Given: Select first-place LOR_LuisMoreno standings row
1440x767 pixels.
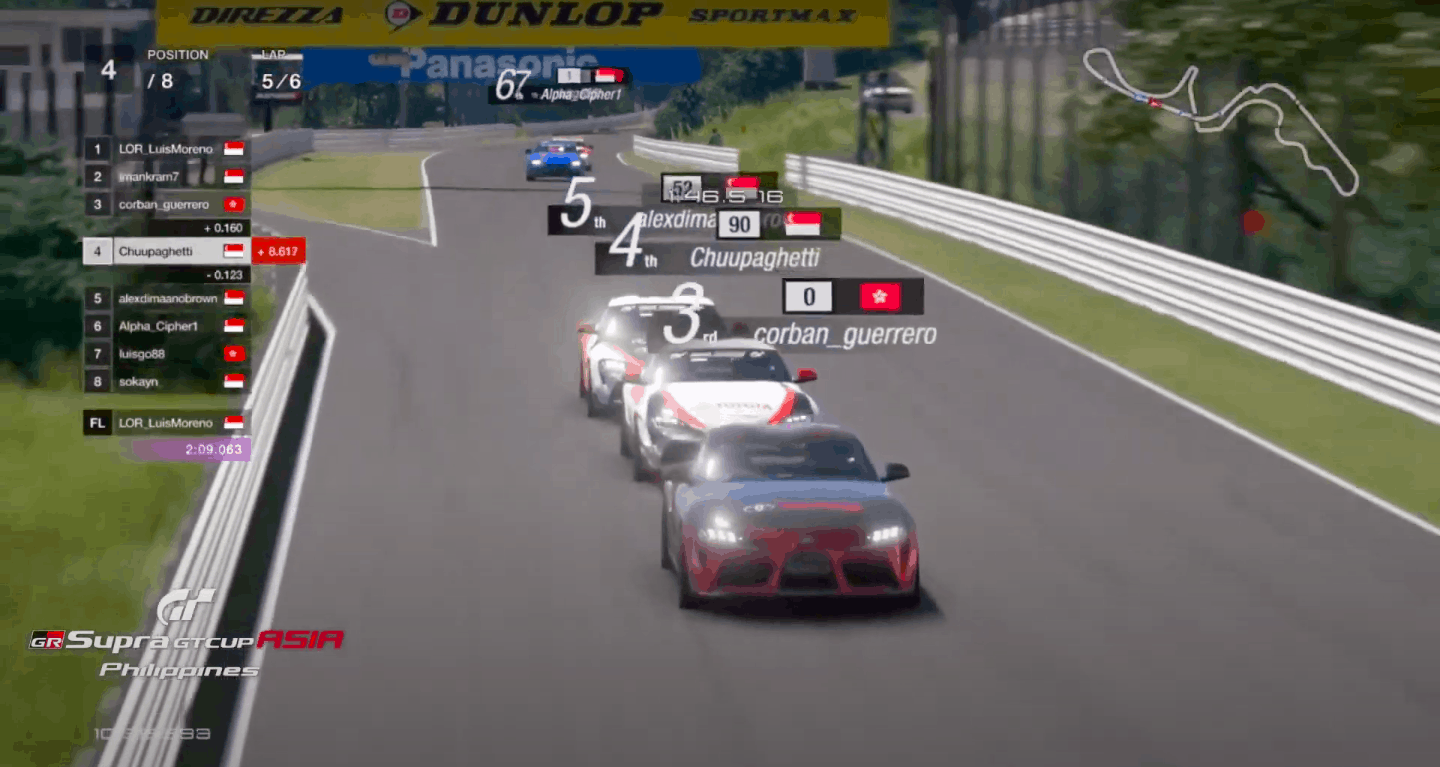Looking at the screenshot, I should [167, 149].
